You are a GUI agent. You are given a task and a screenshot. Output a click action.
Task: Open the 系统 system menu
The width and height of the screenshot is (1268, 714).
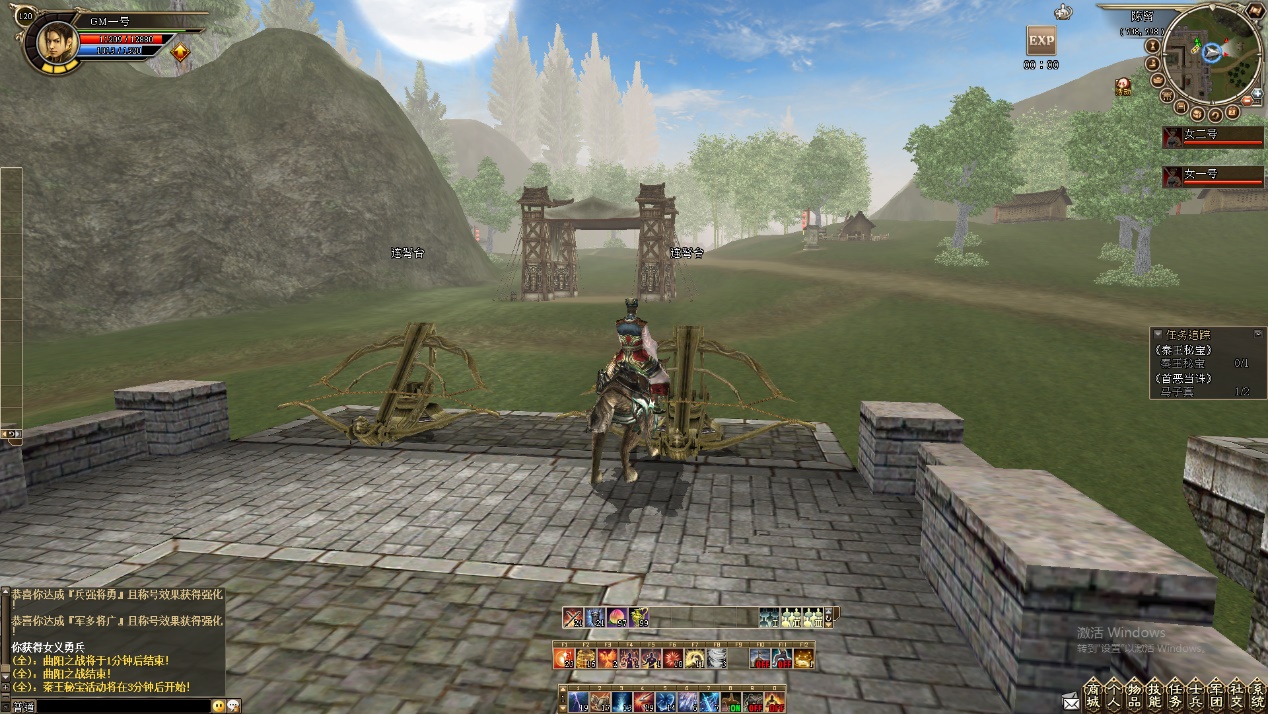point(1257,695)
